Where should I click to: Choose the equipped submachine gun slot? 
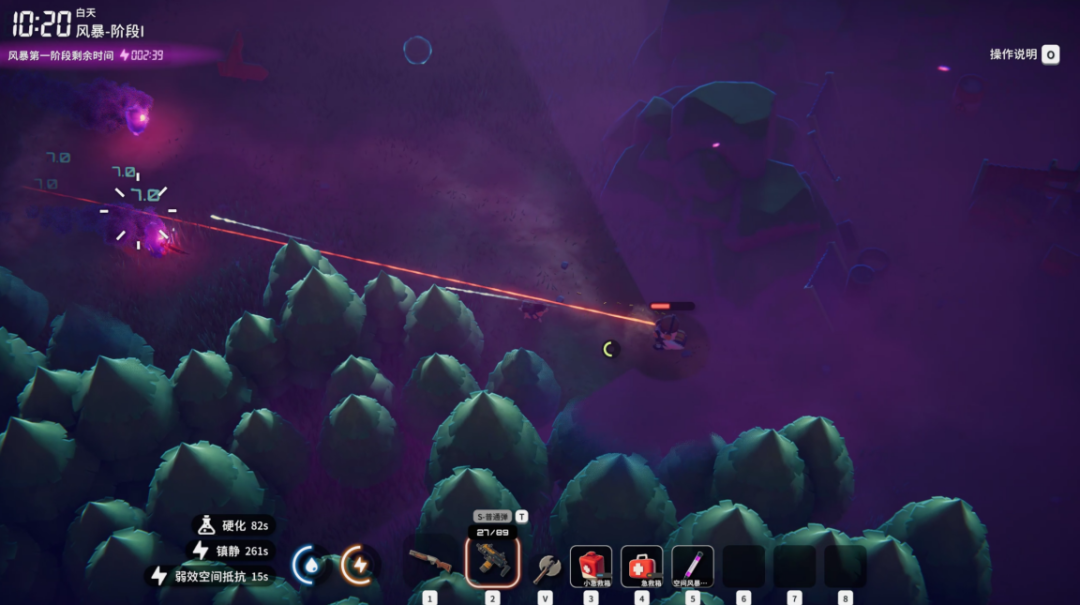[492, 562]
